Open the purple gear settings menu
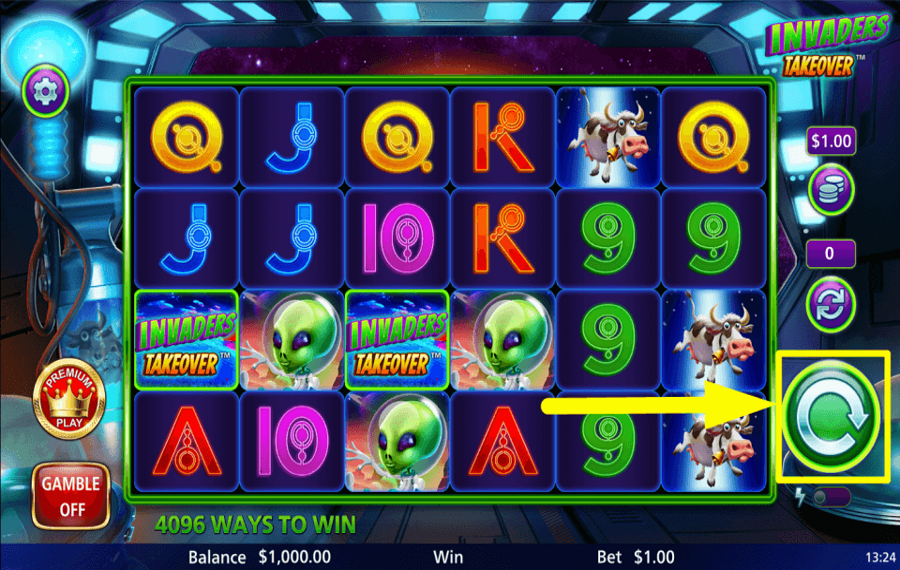900x570 pixels. [45, 91]
